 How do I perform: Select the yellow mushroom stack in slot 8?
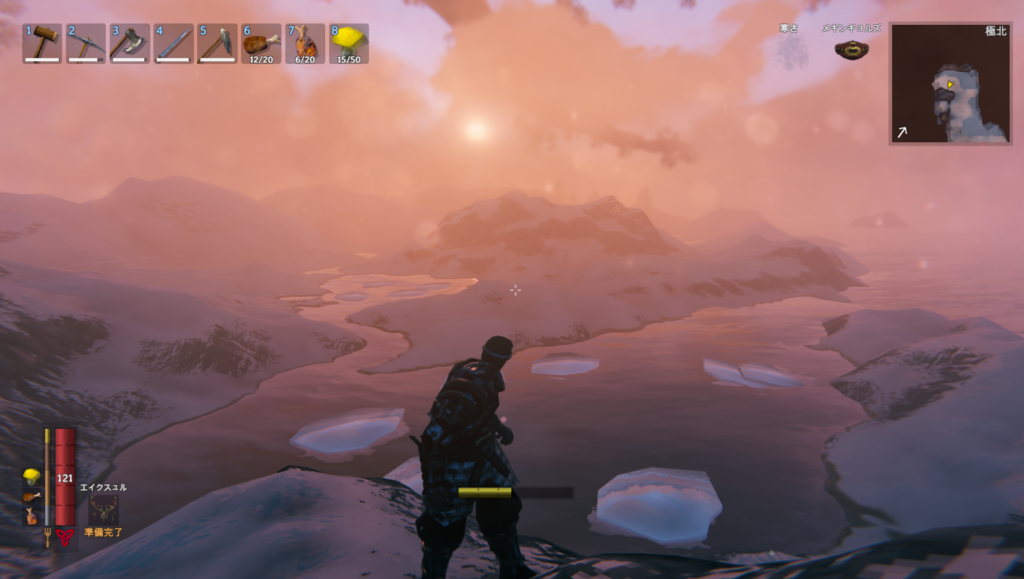coord(349,43)
